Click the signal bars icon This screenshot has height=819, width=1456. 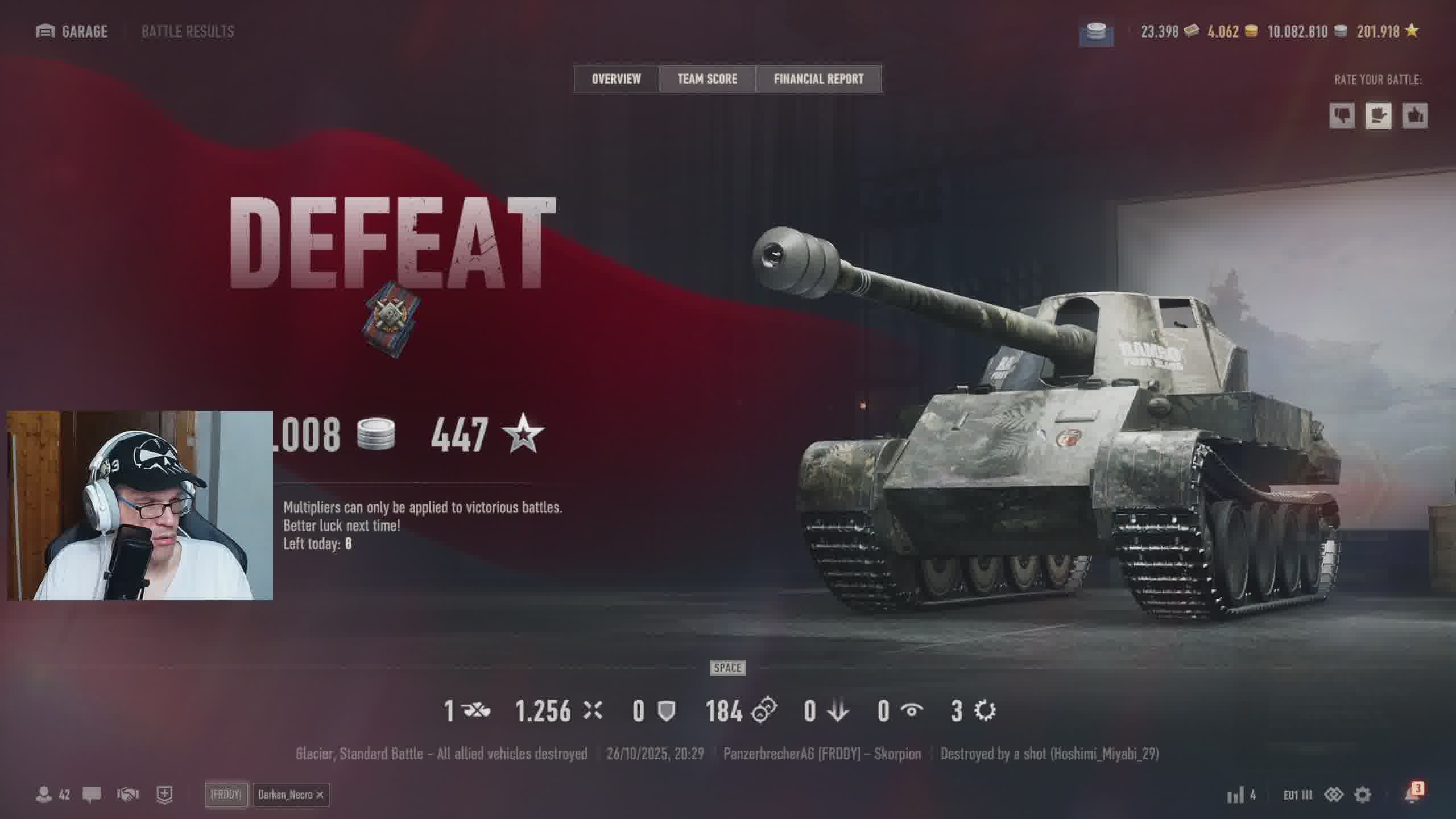point(1235,795)
